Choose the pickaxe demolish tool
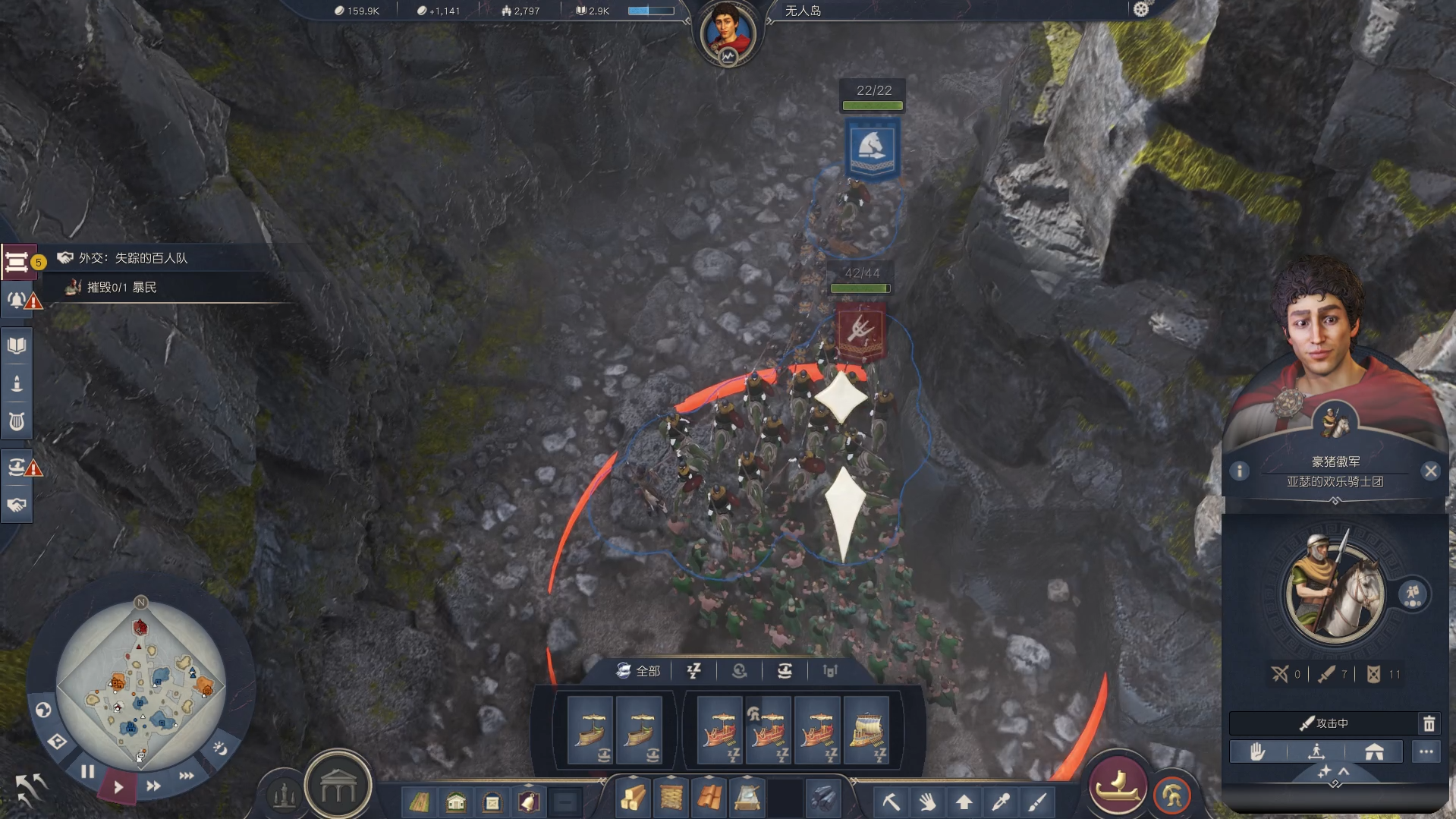The image size is (1456, 819). [891, 801]
